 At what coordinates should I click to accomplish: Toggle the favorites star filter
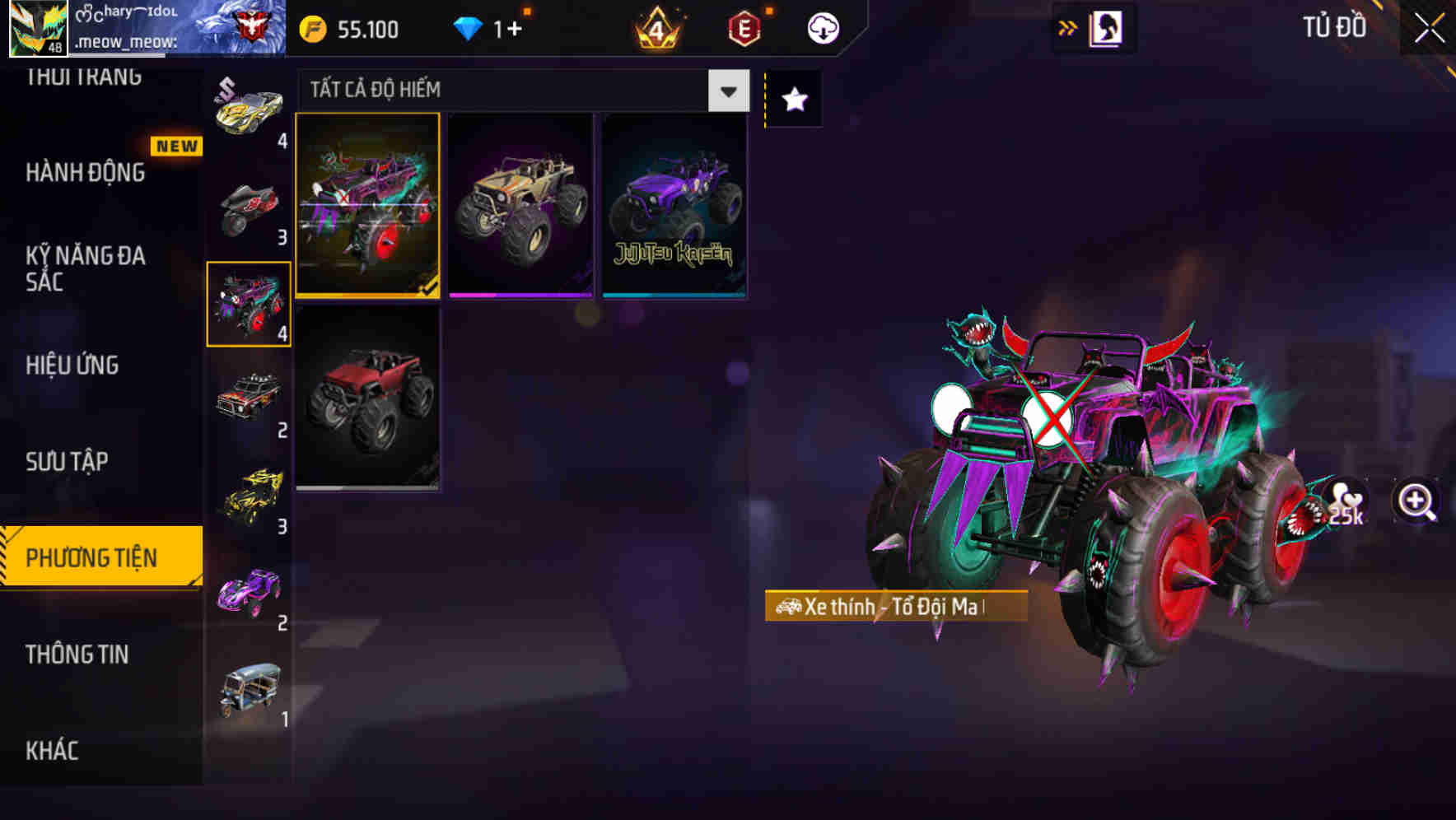click(793, 99)
